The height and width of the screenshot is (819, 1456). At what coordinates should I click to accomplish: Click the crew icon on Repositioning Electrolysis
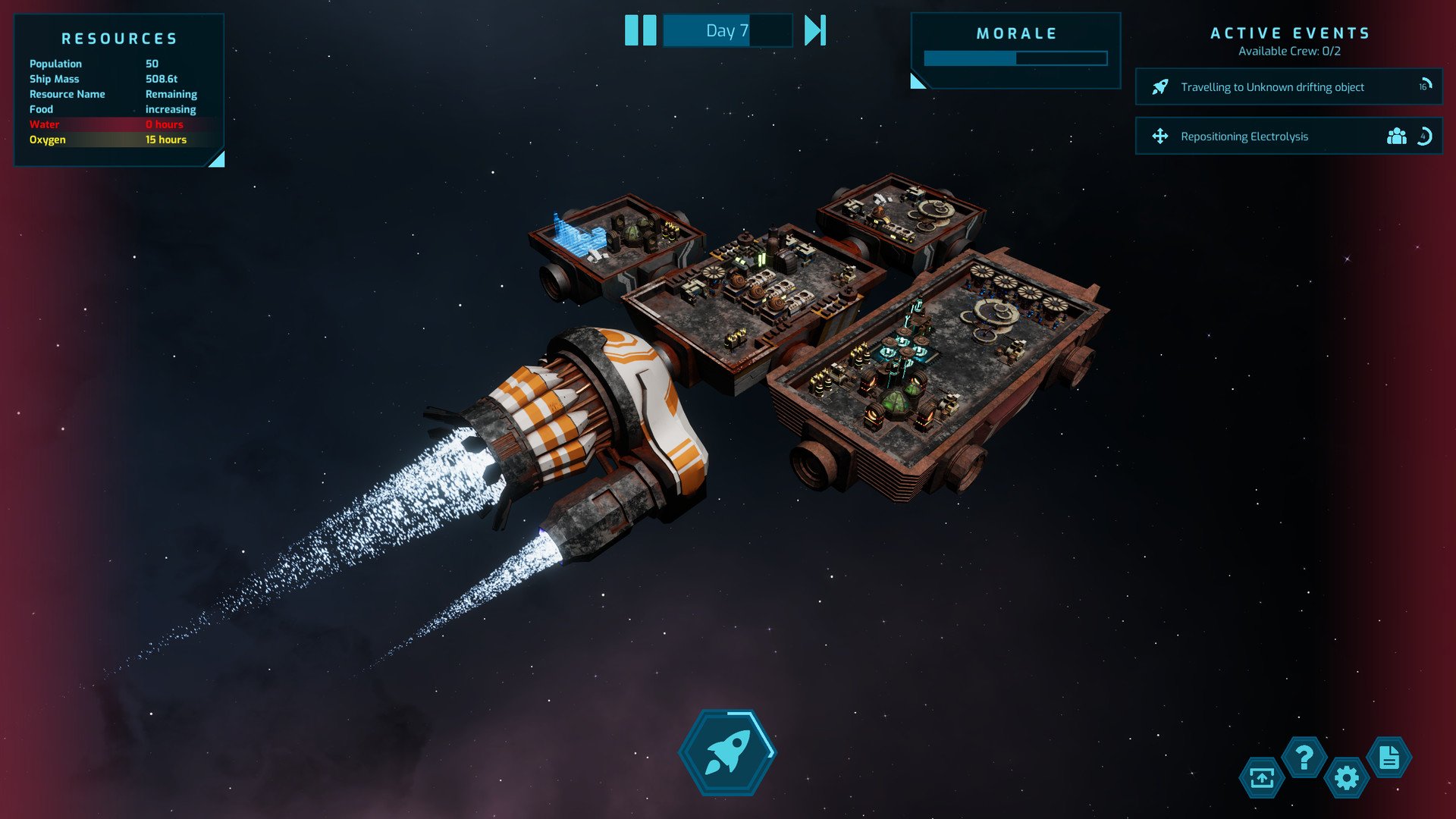1396,136
